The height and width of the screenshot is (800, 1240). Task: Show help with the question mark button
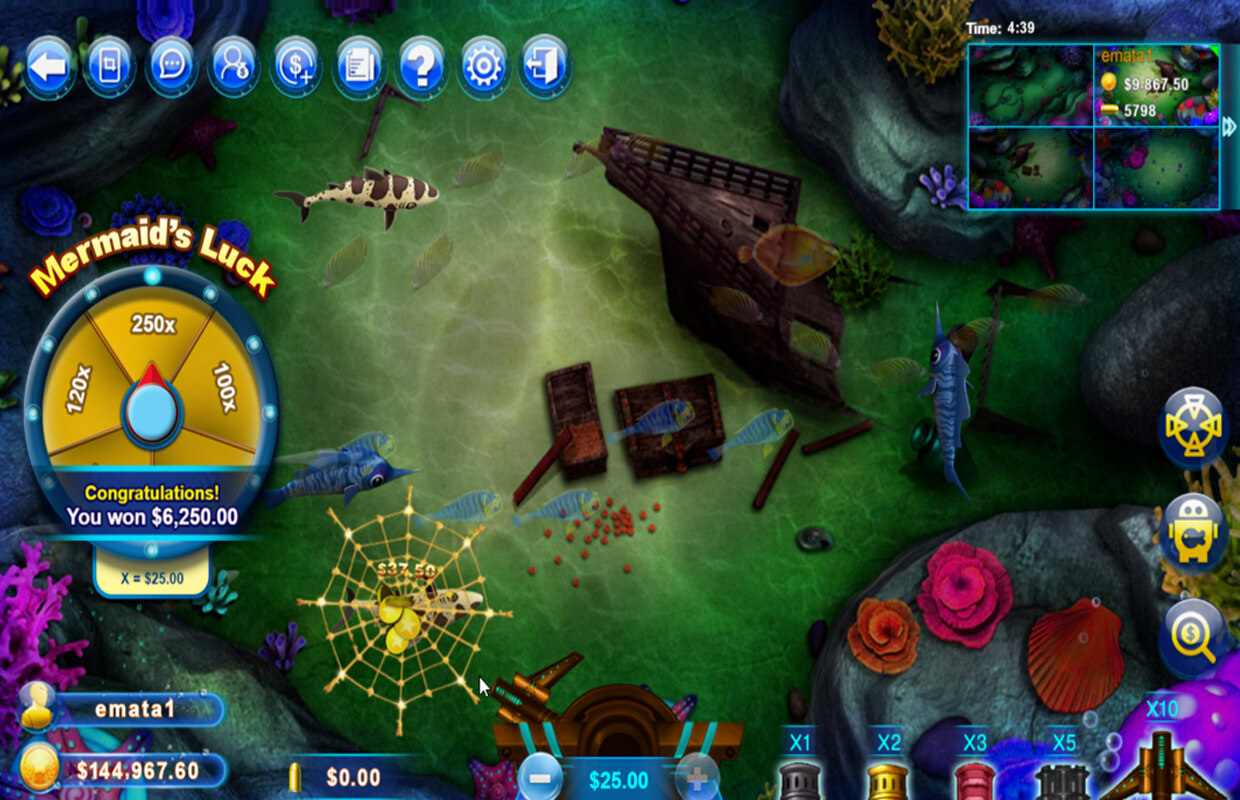[421, 66]
